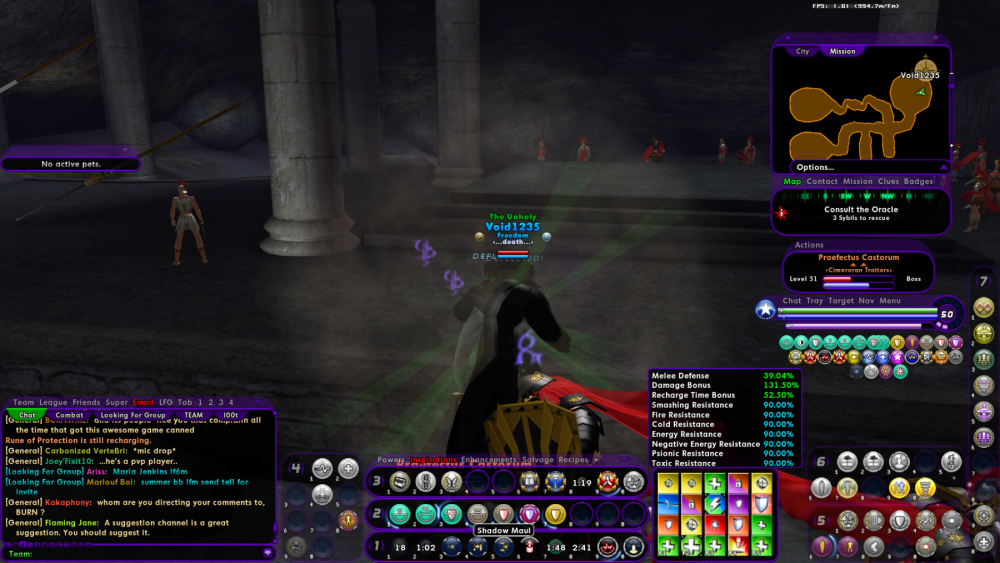
Task: Open the Contact panel
Action: [x=822, y=182]
